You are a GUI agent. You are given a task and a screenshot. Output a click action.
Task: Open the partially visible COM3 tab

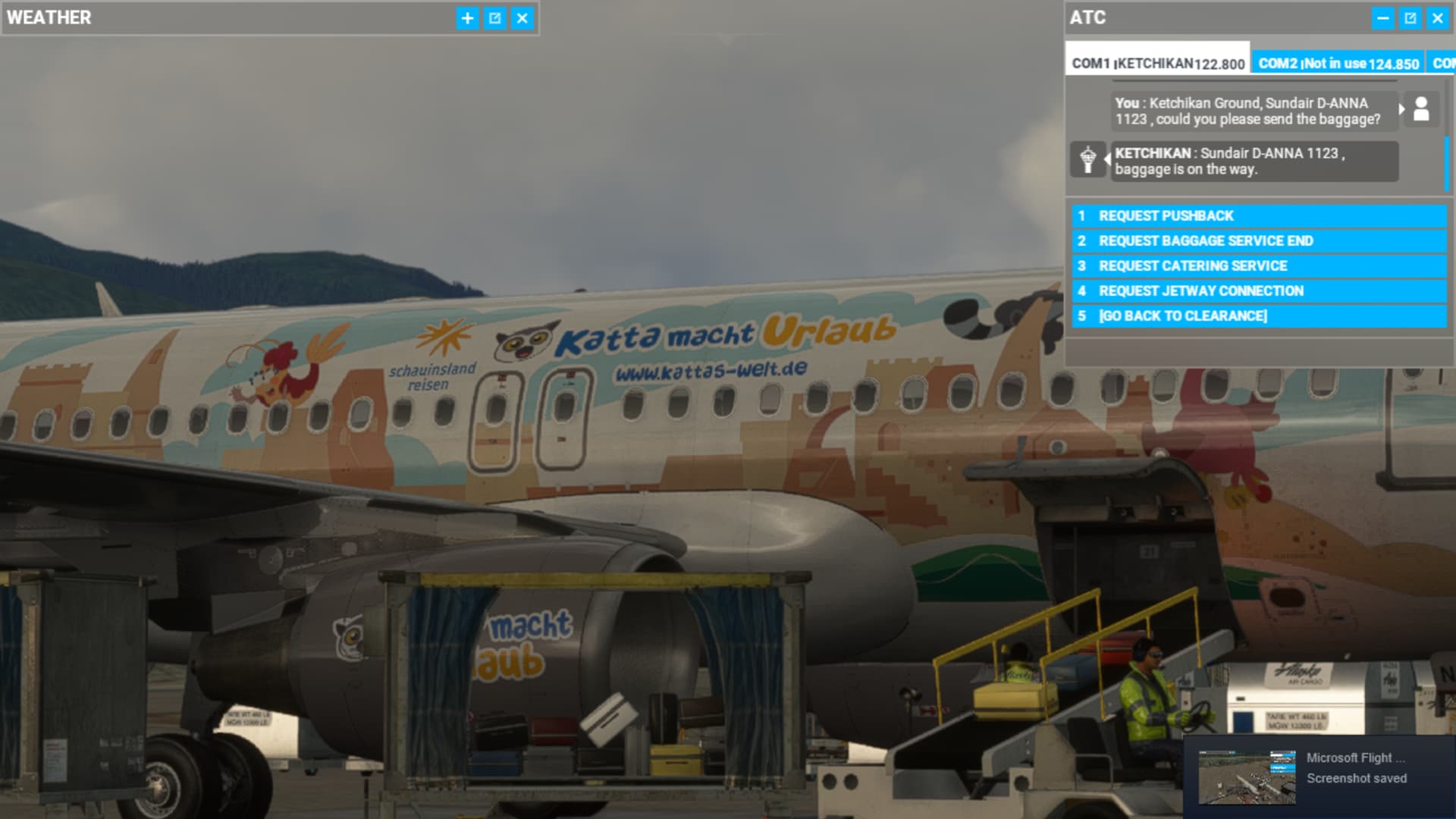click(x=1445, y=64)
